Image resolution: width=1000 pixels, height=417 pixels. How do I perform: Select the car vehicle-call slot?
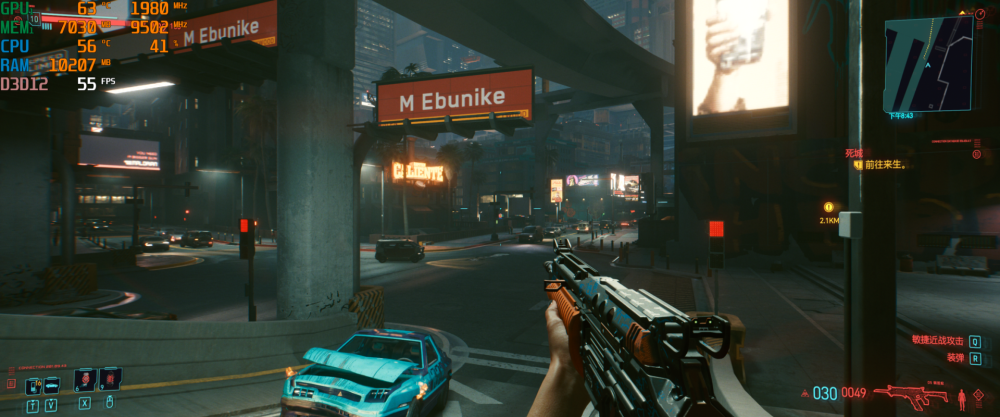tap(52, 383)
